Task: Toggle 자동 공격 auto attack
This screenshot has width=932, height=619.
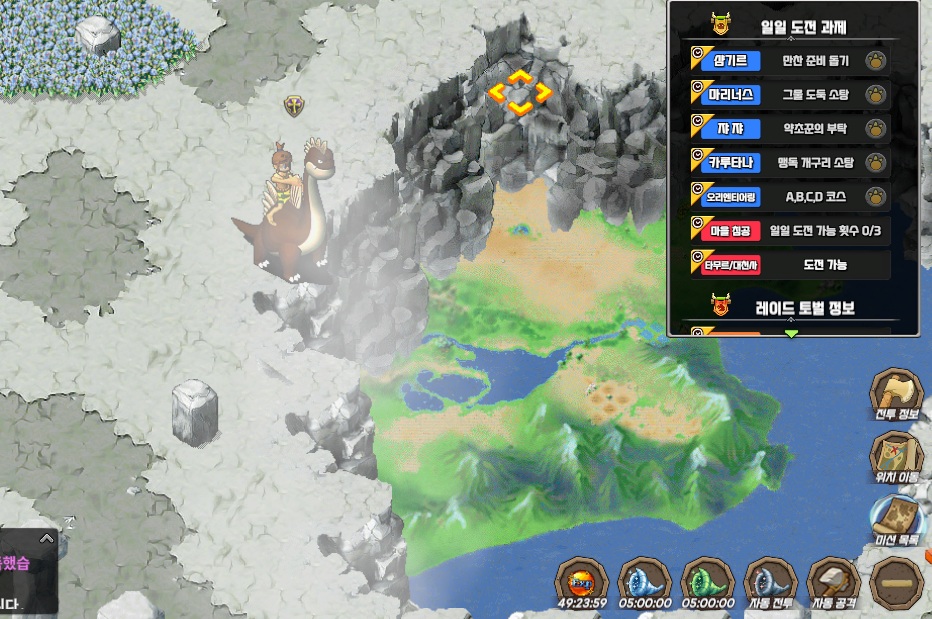Action: 834,581
